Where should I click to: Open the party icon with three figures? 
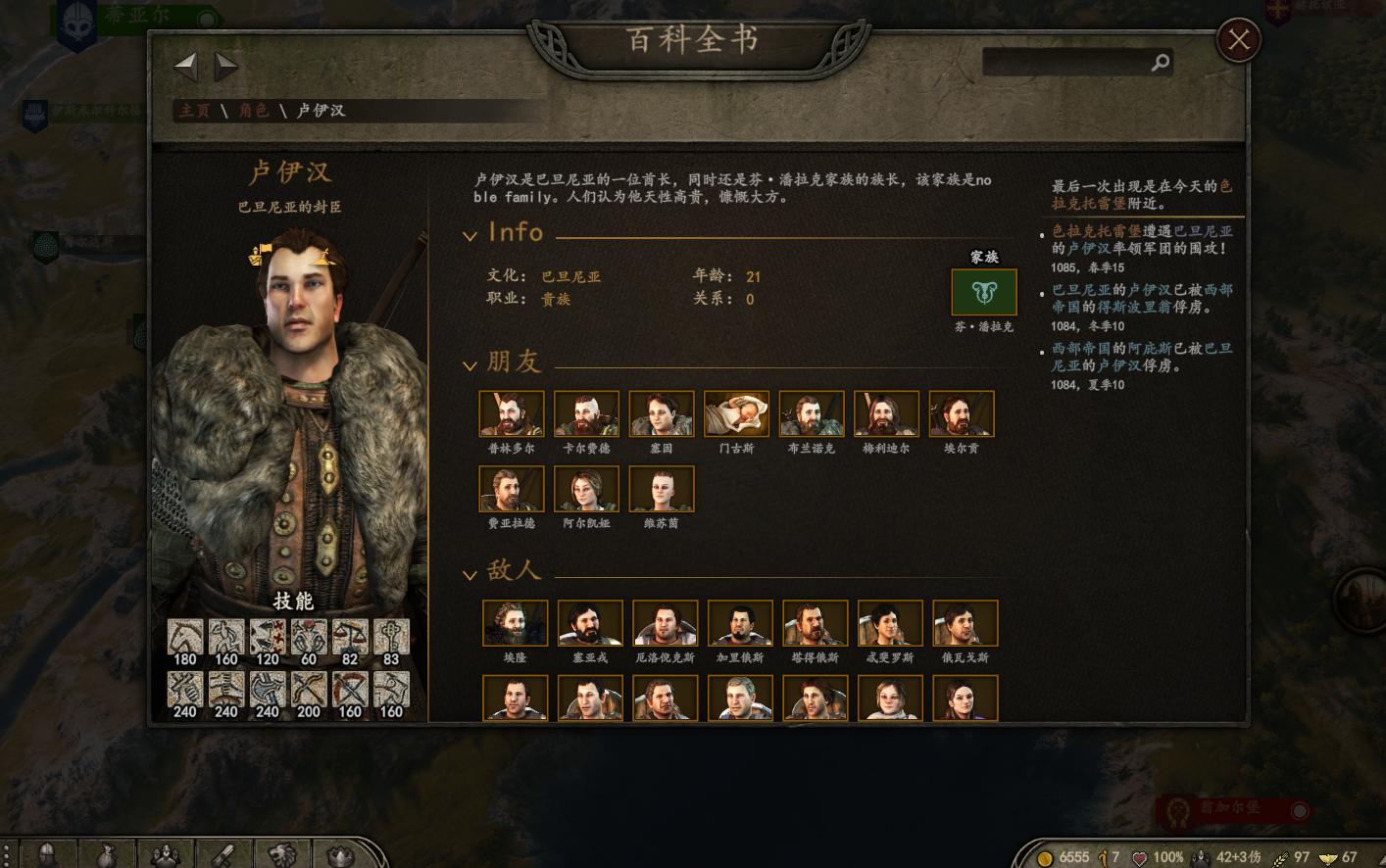tap(165, 852)
